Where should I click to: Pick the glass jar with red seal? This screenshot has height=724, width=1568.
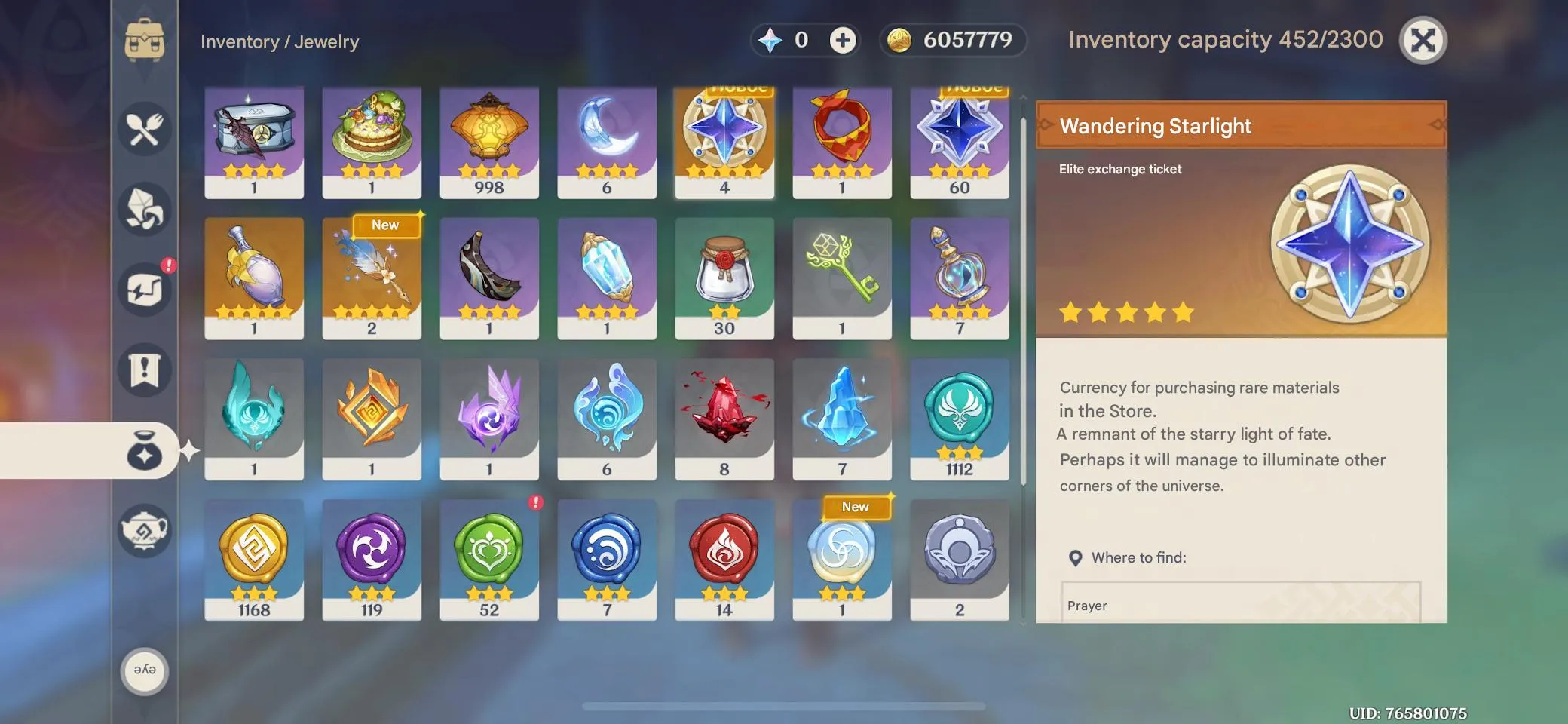tap(724, 278)
